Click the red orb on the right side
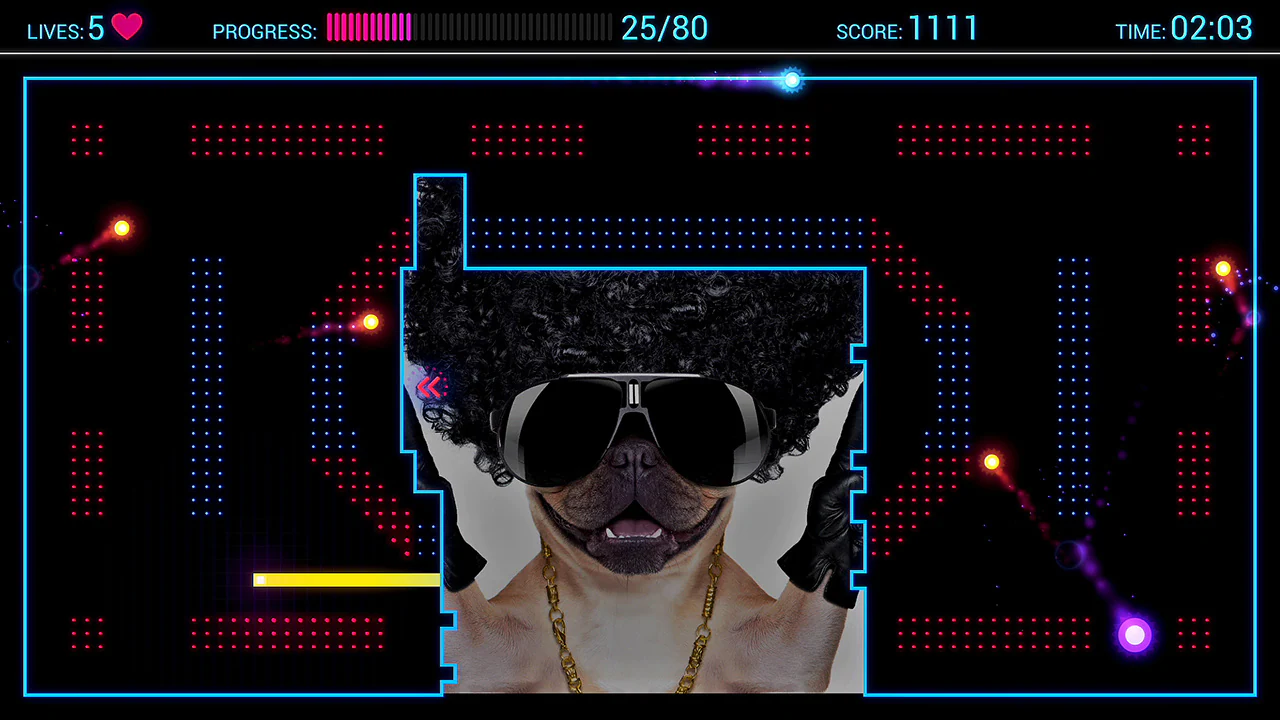Image resolution: width=1280 pixels, height=720 pixels. [991, 461]
